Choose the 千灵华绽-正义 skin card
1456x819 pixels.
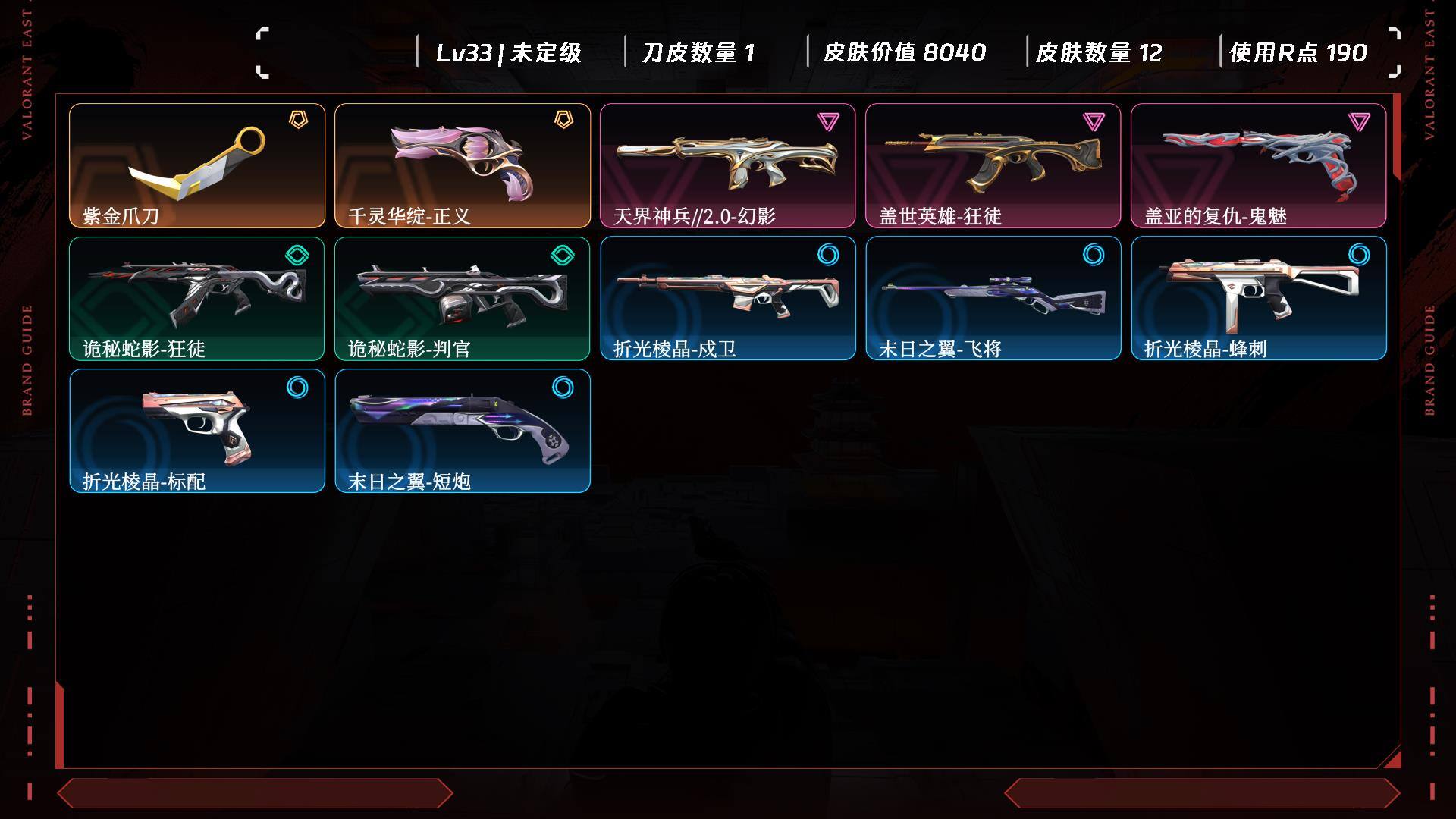463,165
